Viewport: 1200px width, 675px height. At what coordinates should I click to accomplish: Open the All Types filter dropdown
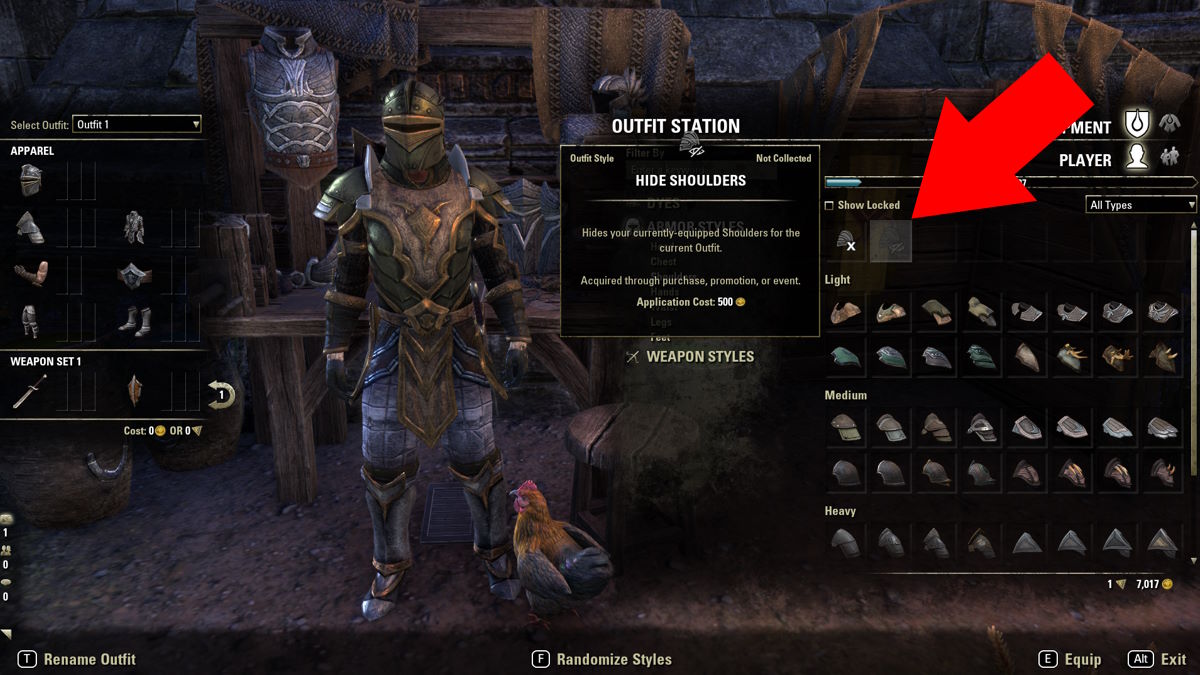(1141, 205)
